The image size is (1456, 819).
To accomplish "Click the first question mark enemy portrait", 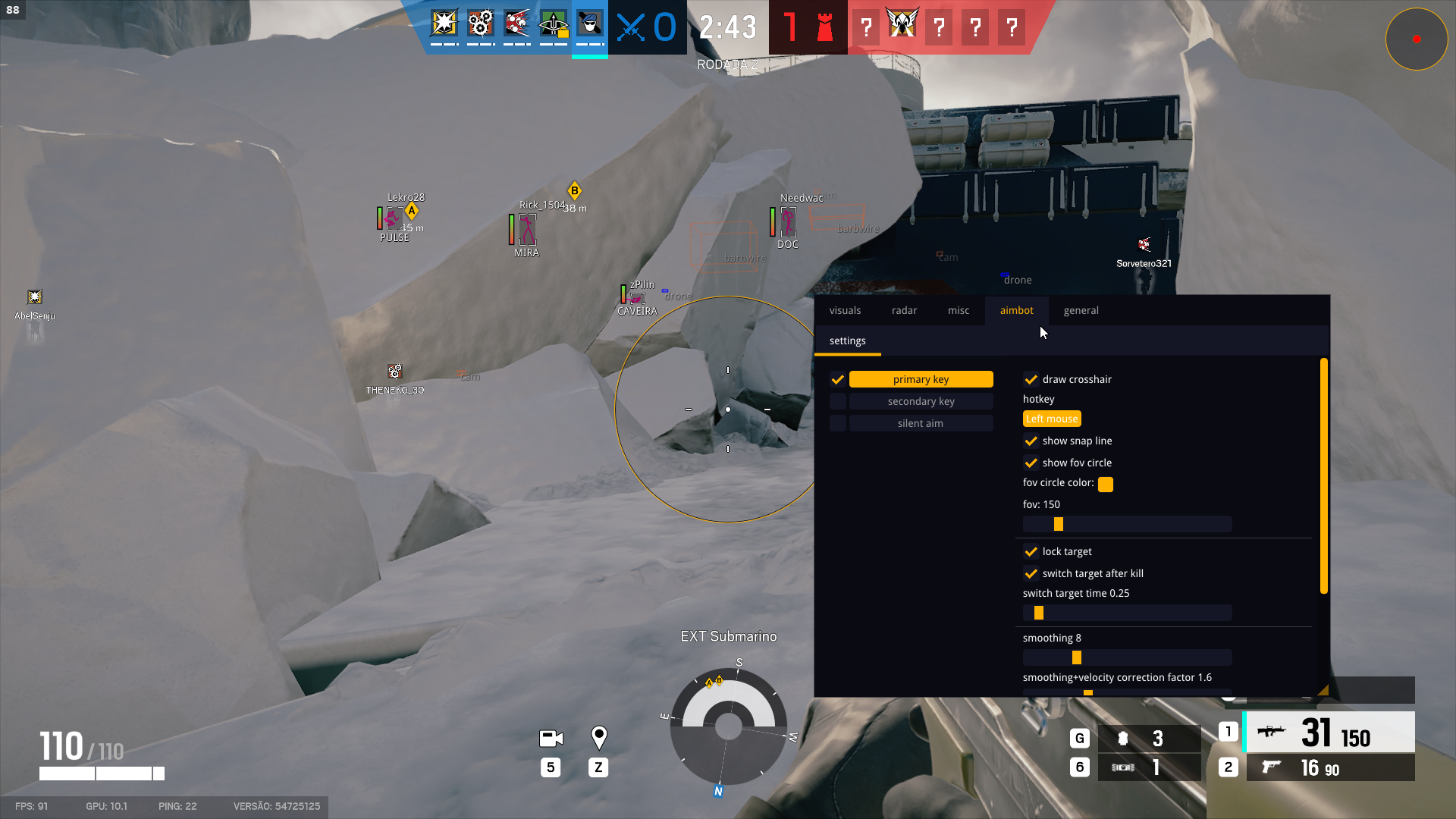I will pyautogui.click(x=866, y=27).
